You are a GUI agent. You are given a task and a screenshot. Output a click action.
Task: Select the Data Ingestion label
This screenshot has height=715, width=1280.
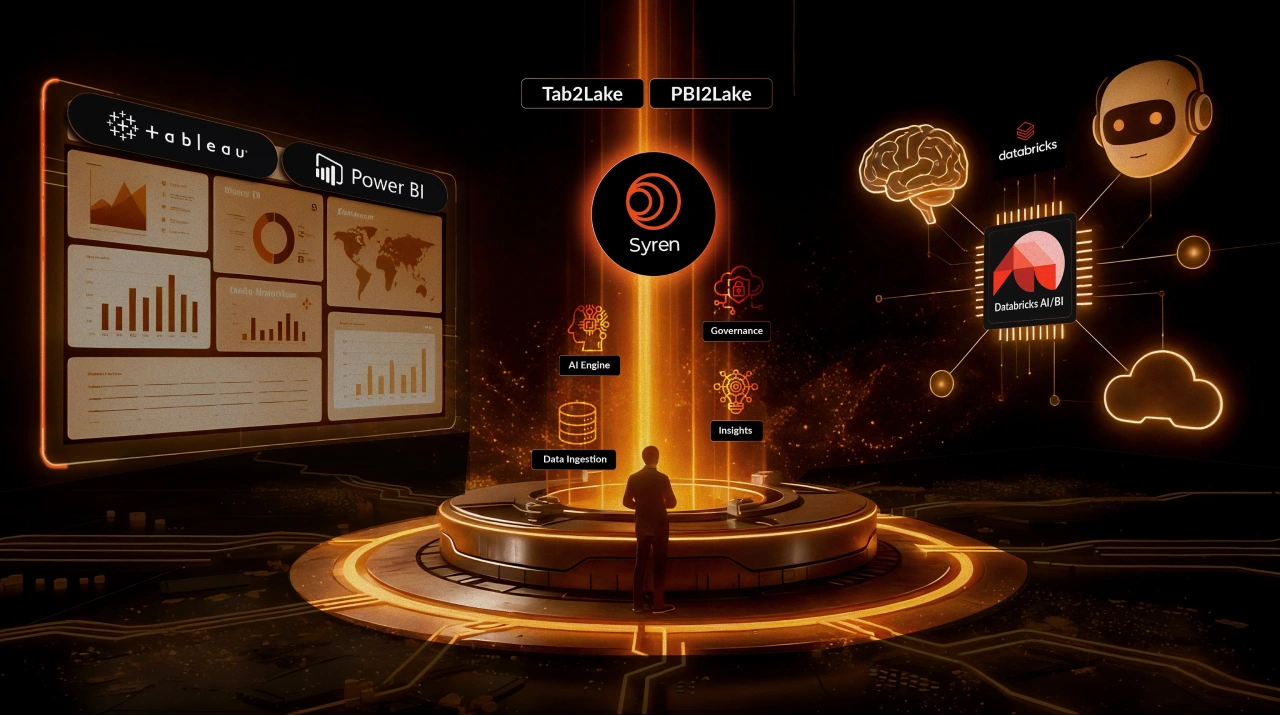pos(574,459)
